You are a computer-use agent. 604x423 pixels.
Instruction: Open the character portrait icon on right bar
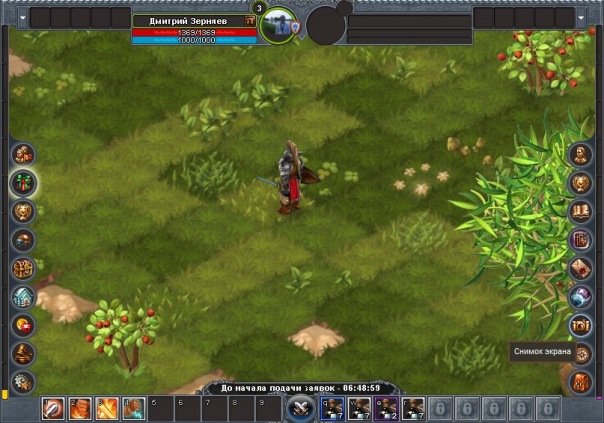pos(581,154)
